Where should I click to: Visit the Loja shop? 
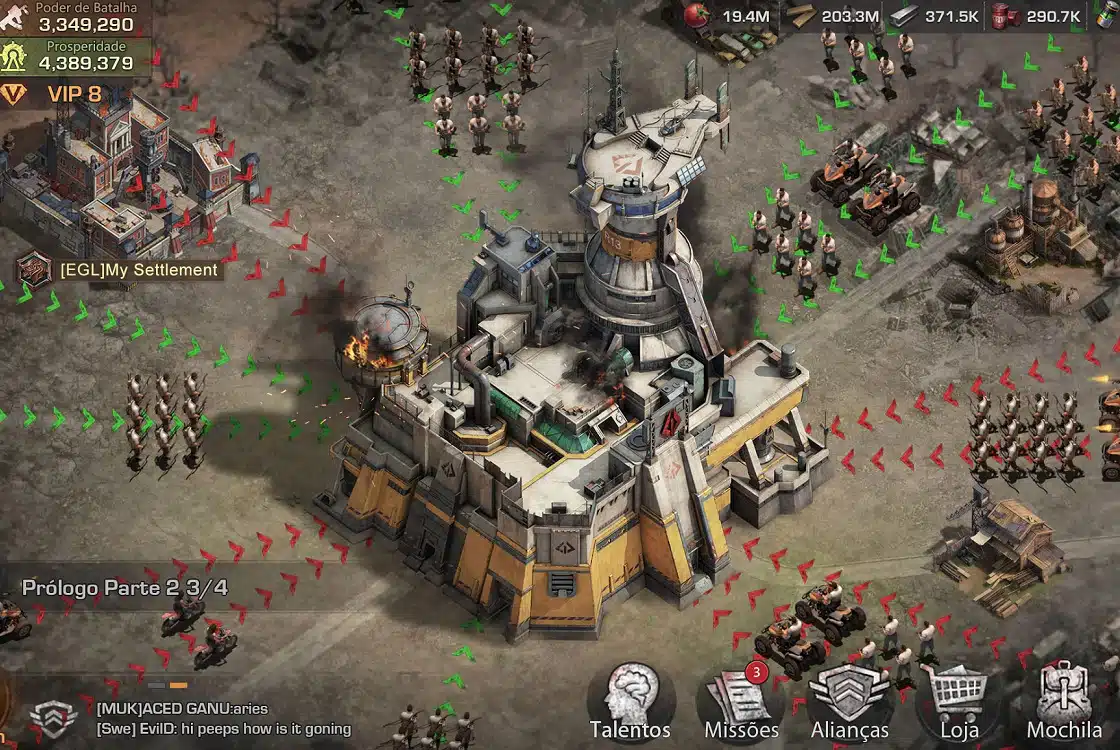pos(958,702)
